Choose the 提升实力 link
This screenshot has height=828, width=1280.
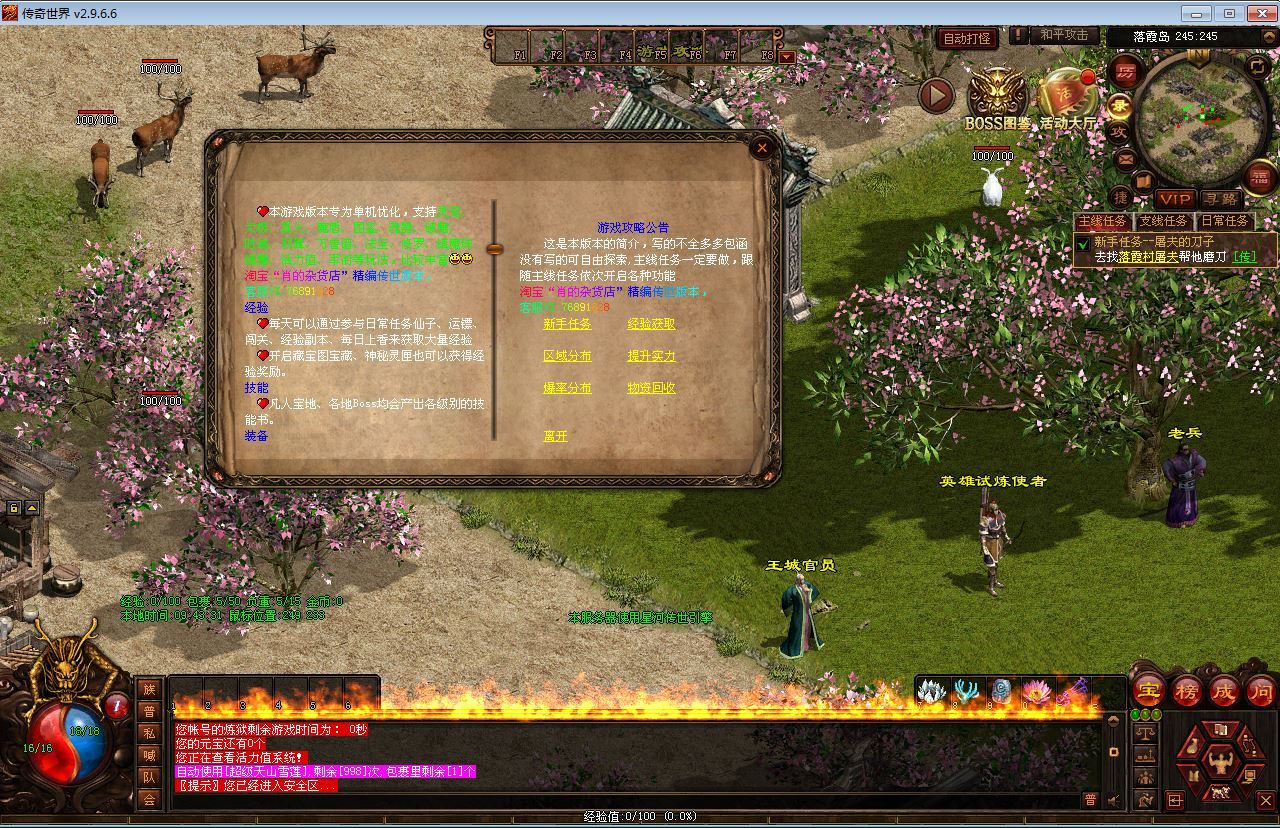(x=651, y=356)
